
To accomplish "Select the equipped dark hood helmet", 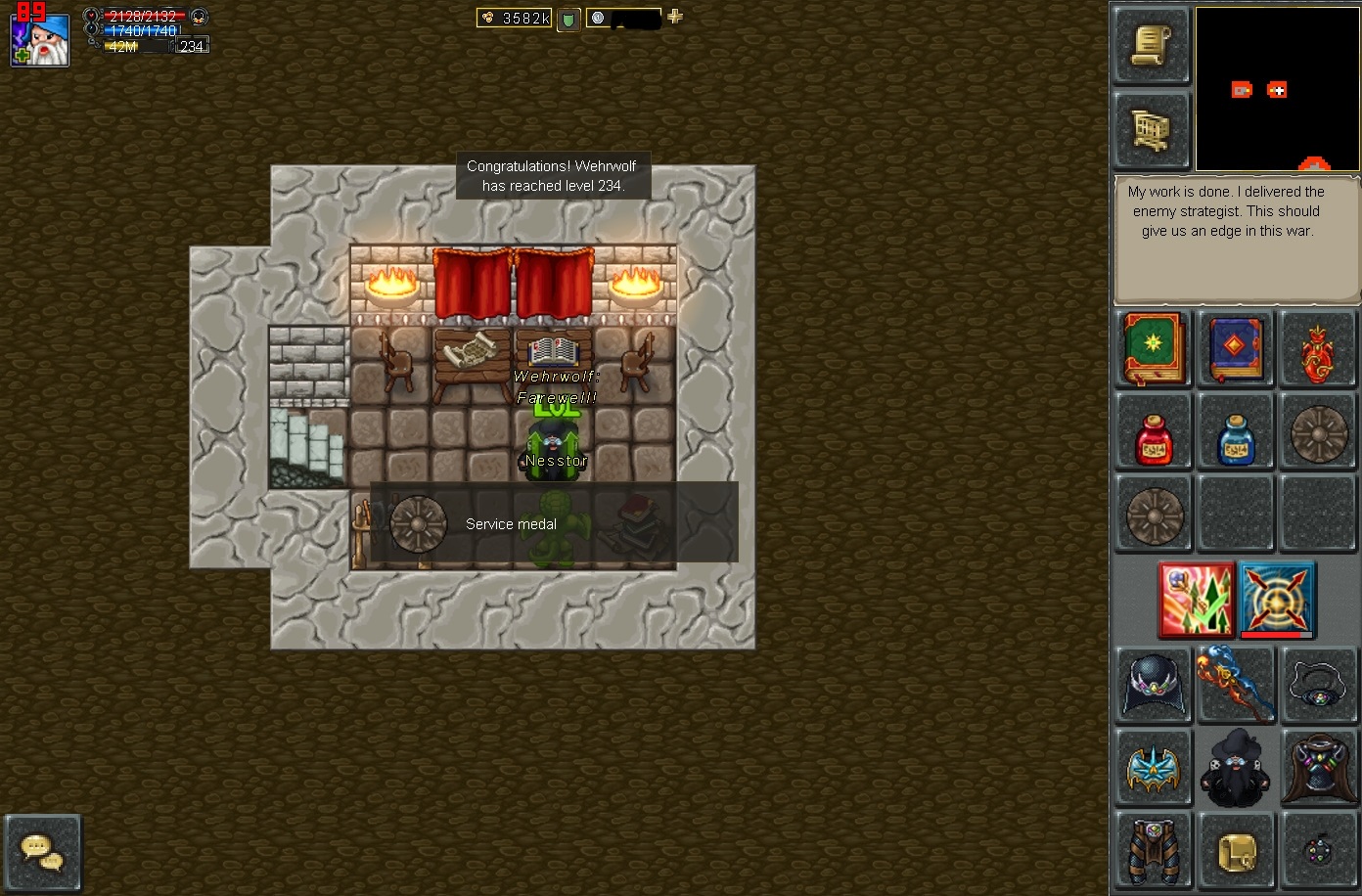I will (x=1155, y=686).
